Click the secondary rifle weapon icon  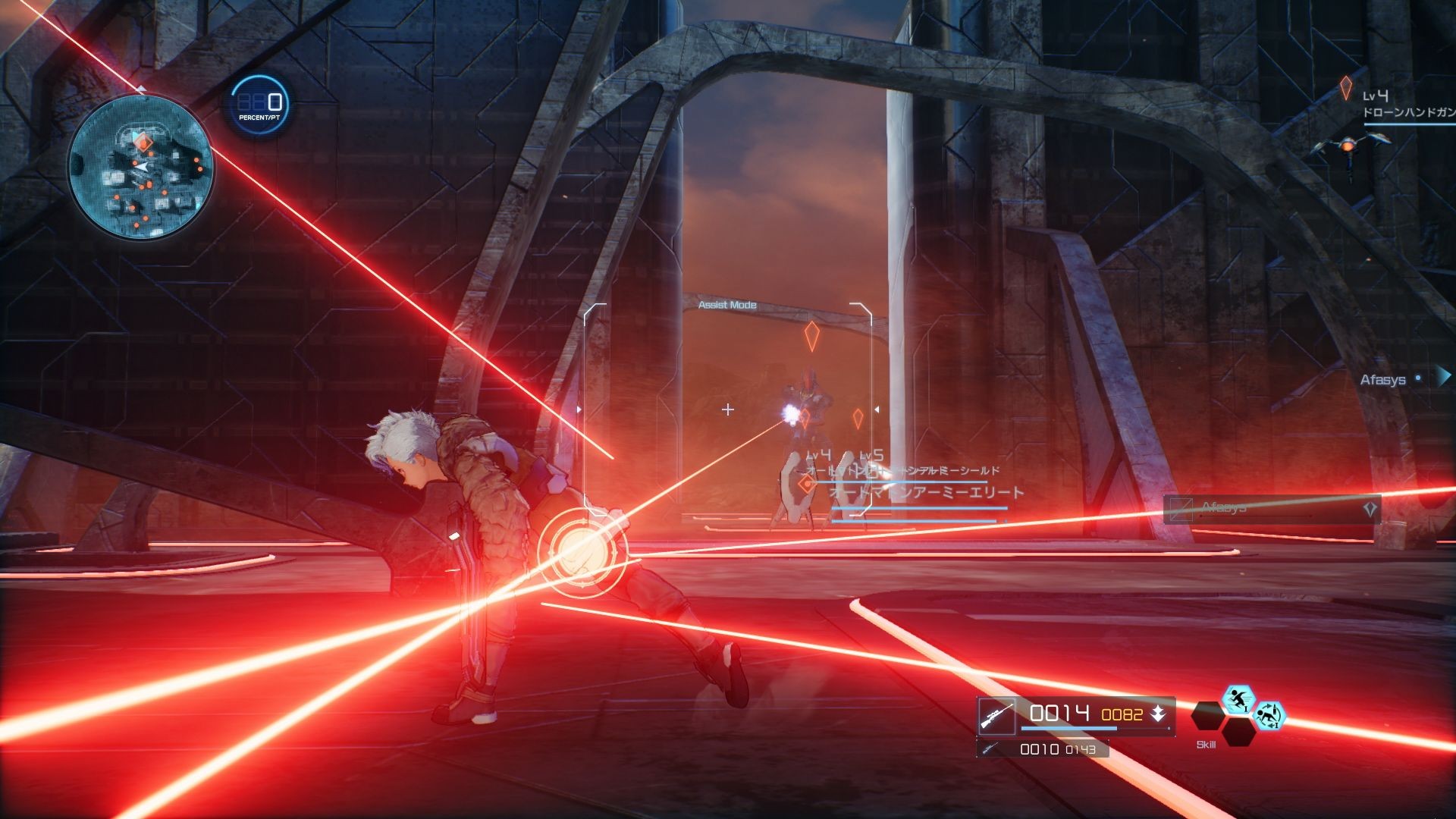[990, 748]
